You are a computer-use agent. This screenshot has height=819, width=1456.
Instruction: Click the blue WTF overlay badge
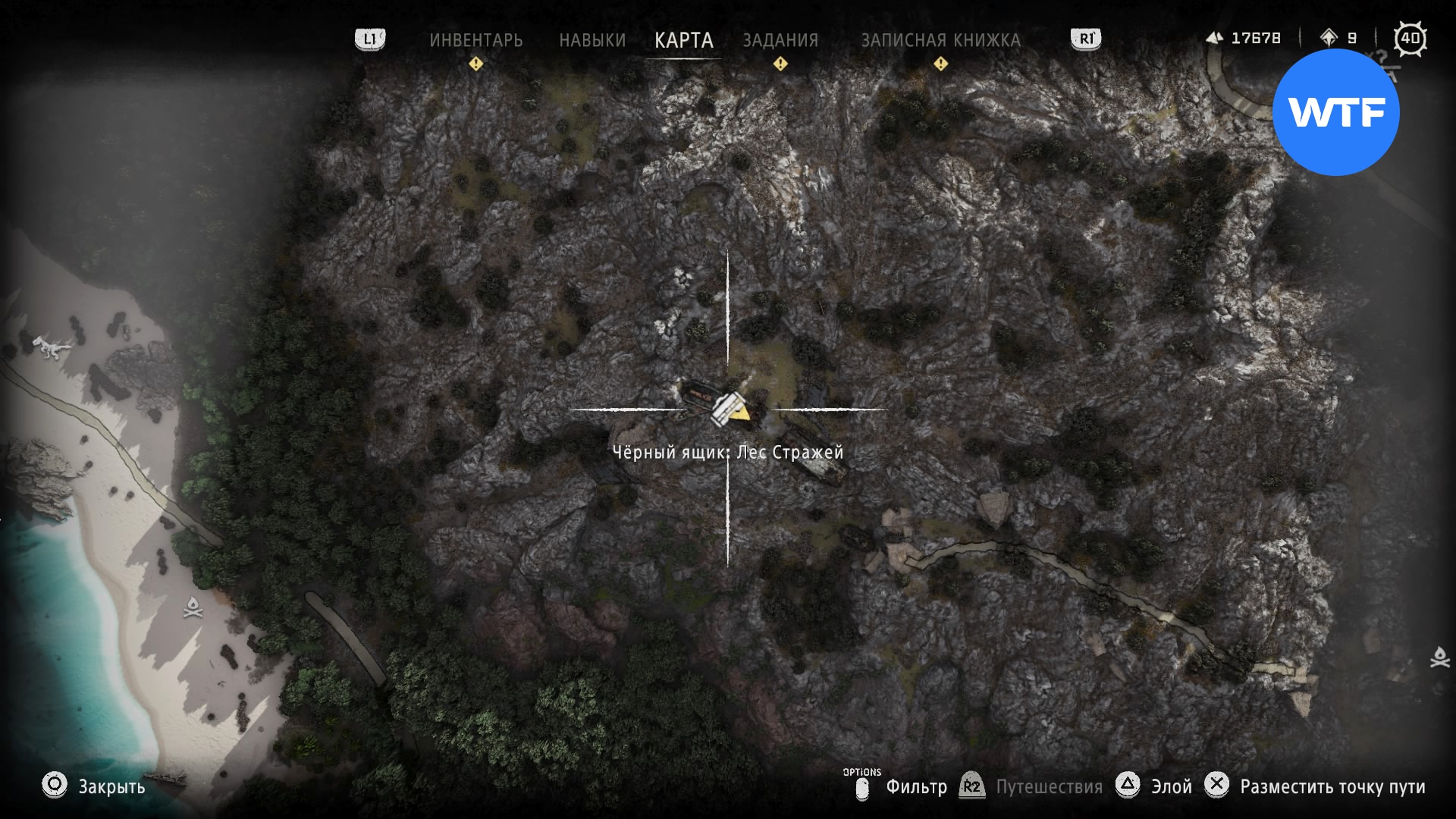pos(1335,112)
